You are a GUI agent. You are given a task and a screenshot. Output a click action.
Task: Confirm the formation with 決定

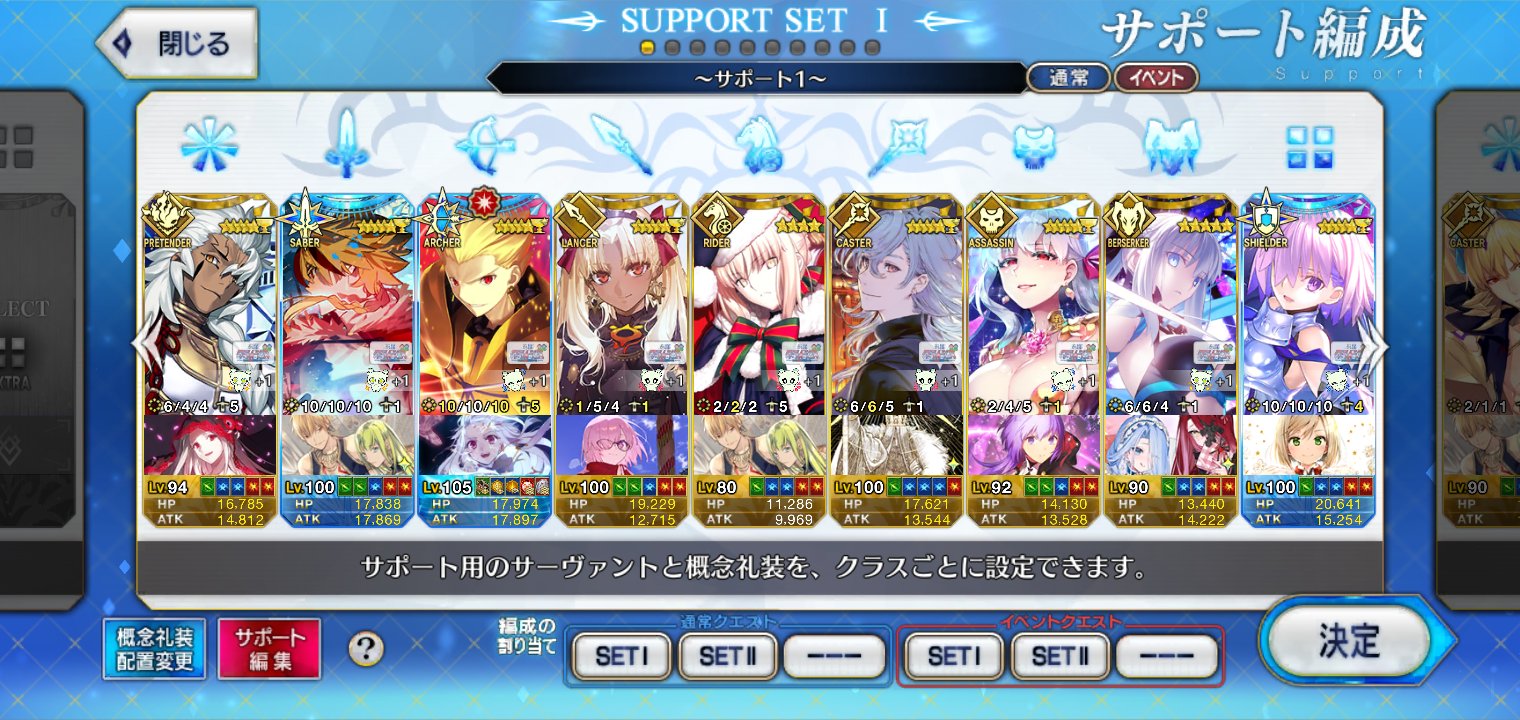(1349, 642)
